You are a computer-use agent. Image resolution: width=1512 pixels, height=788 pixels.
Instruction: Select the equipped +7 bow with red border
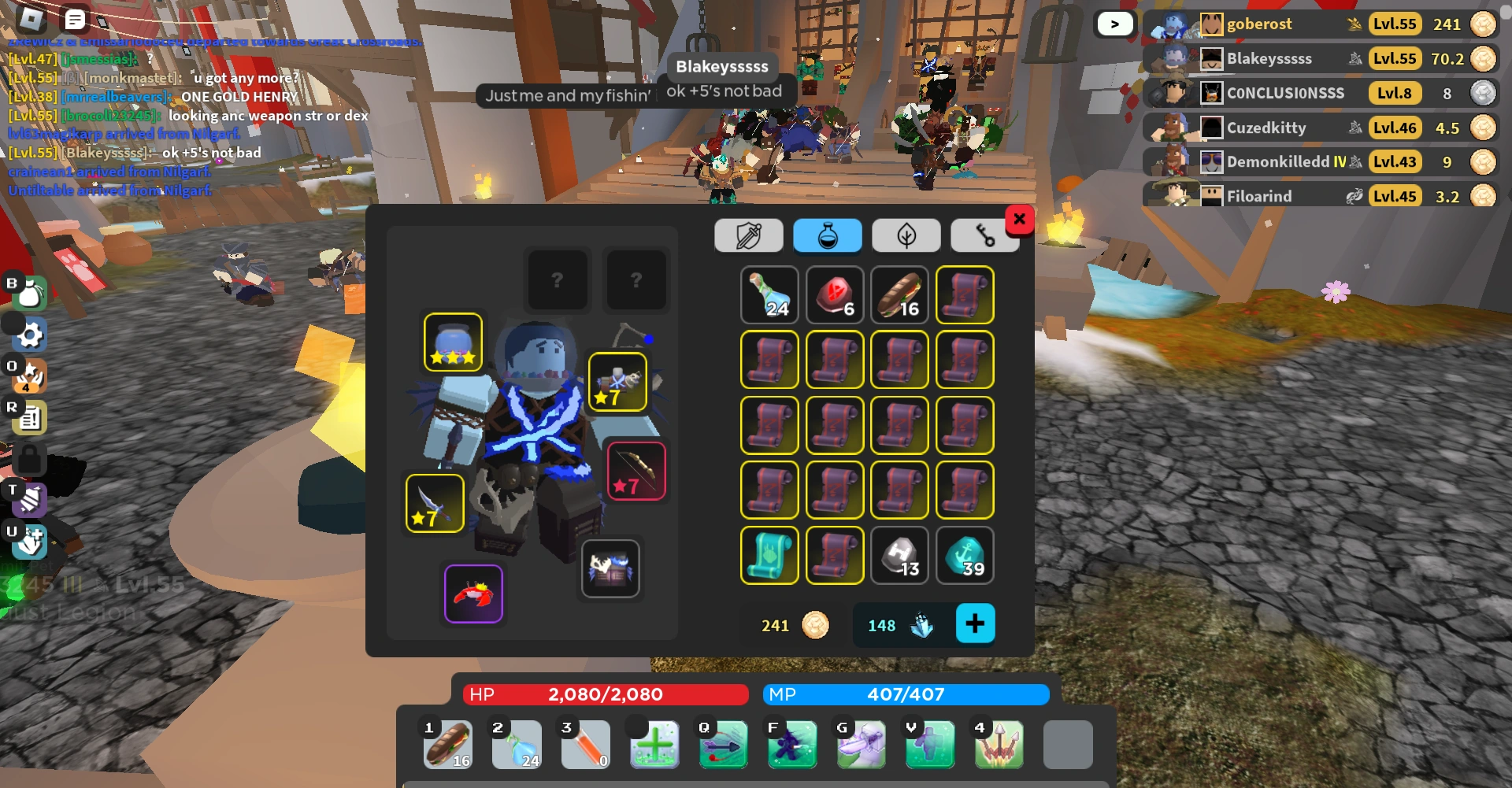tap(636, 470)
